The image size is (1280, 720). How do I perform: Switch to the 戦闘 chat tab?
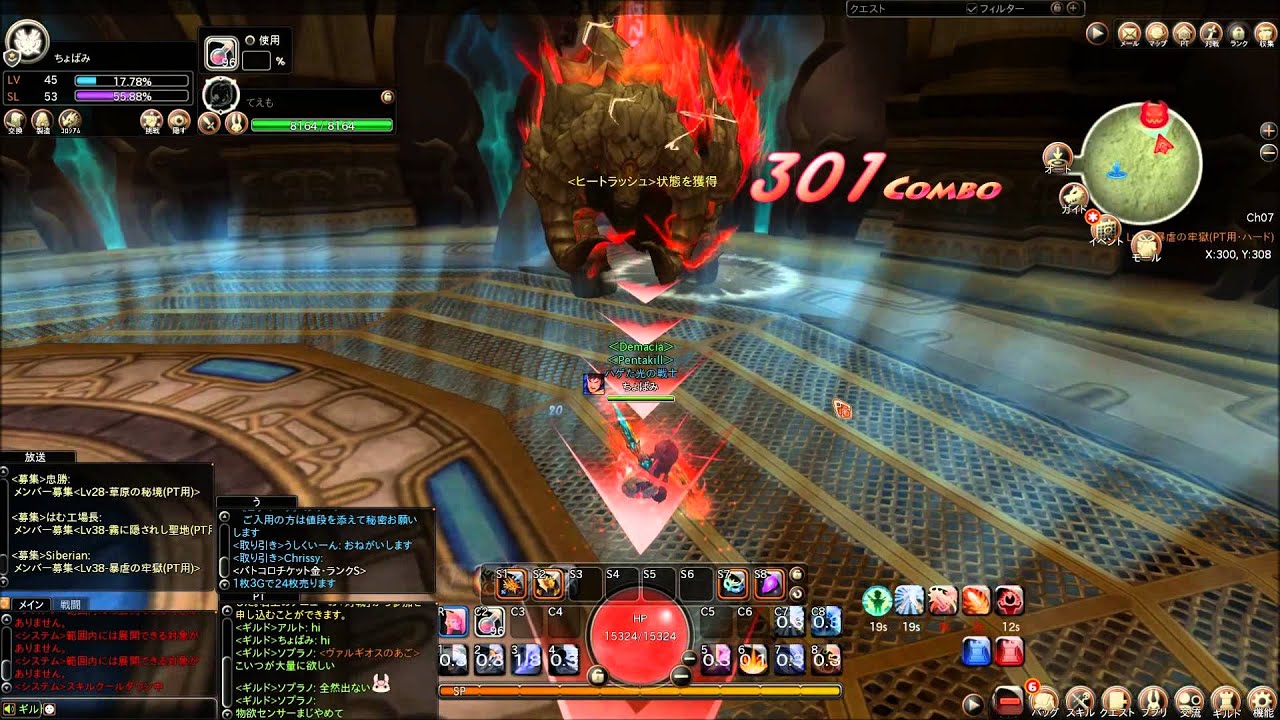point(70,604)
